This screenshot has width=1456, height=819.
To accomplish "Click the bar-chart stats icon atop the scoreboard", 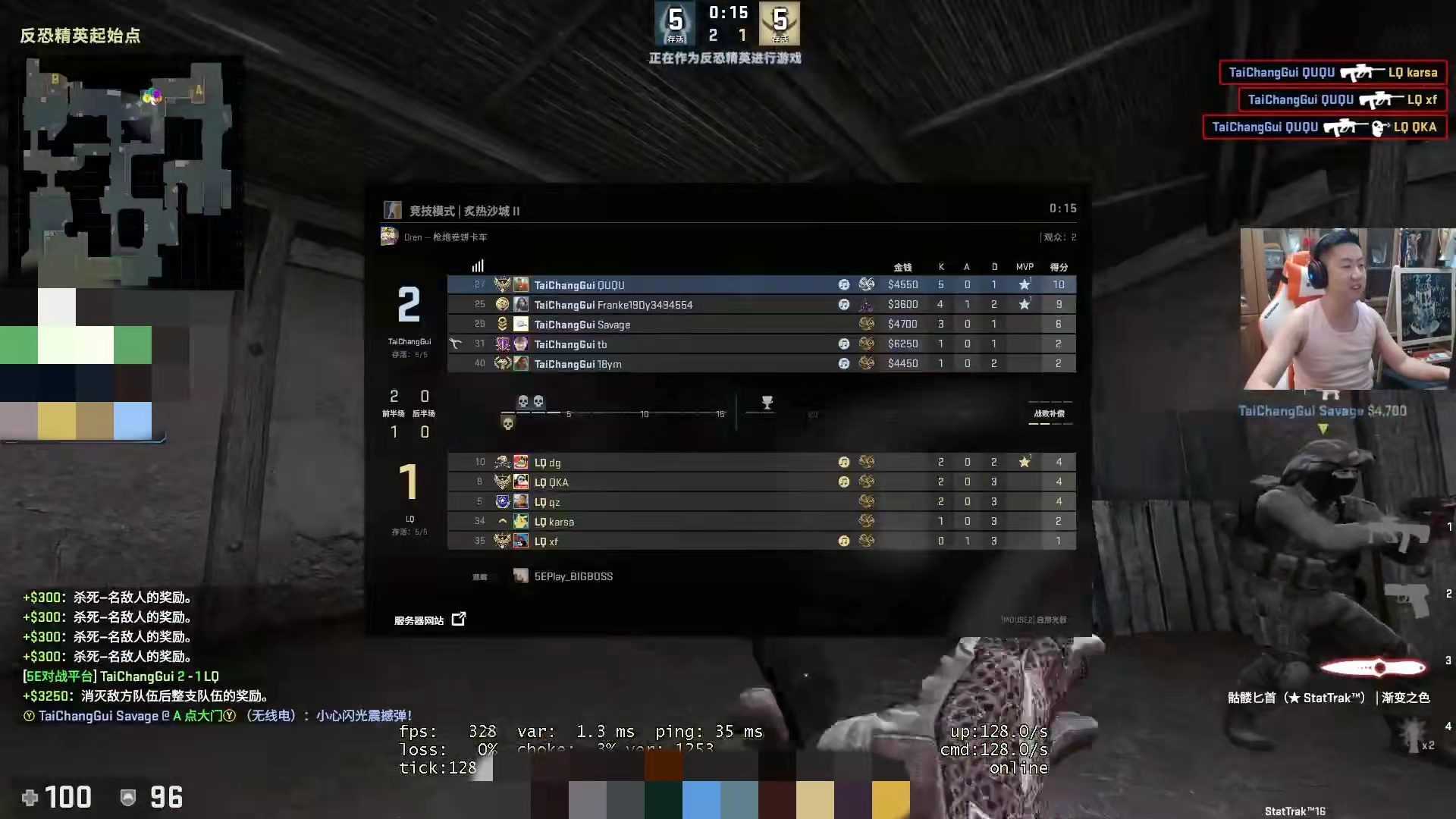I will pos(477,265).
